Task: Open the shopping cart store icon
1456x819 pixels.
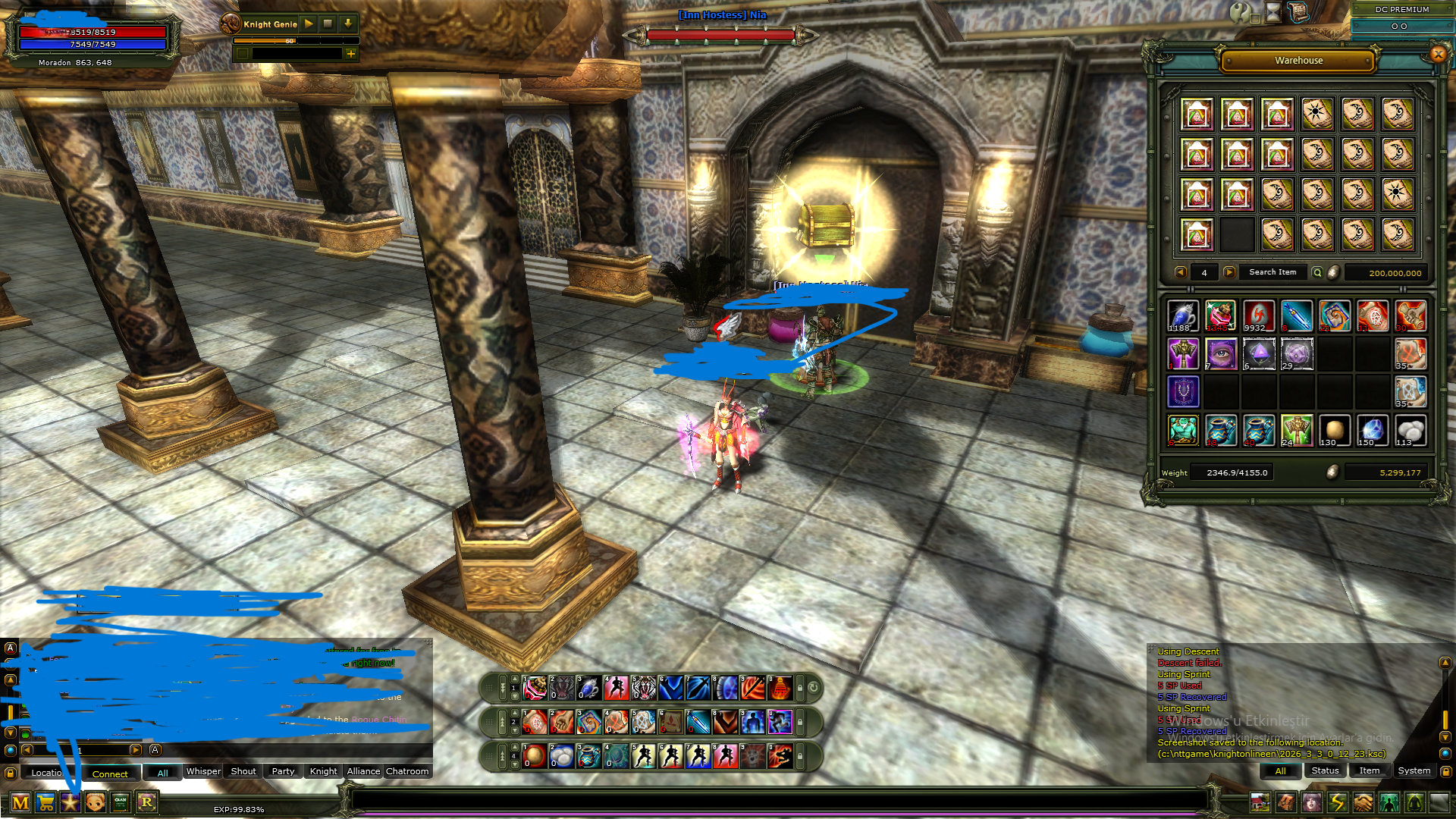Action: click(x=45, y=802)
